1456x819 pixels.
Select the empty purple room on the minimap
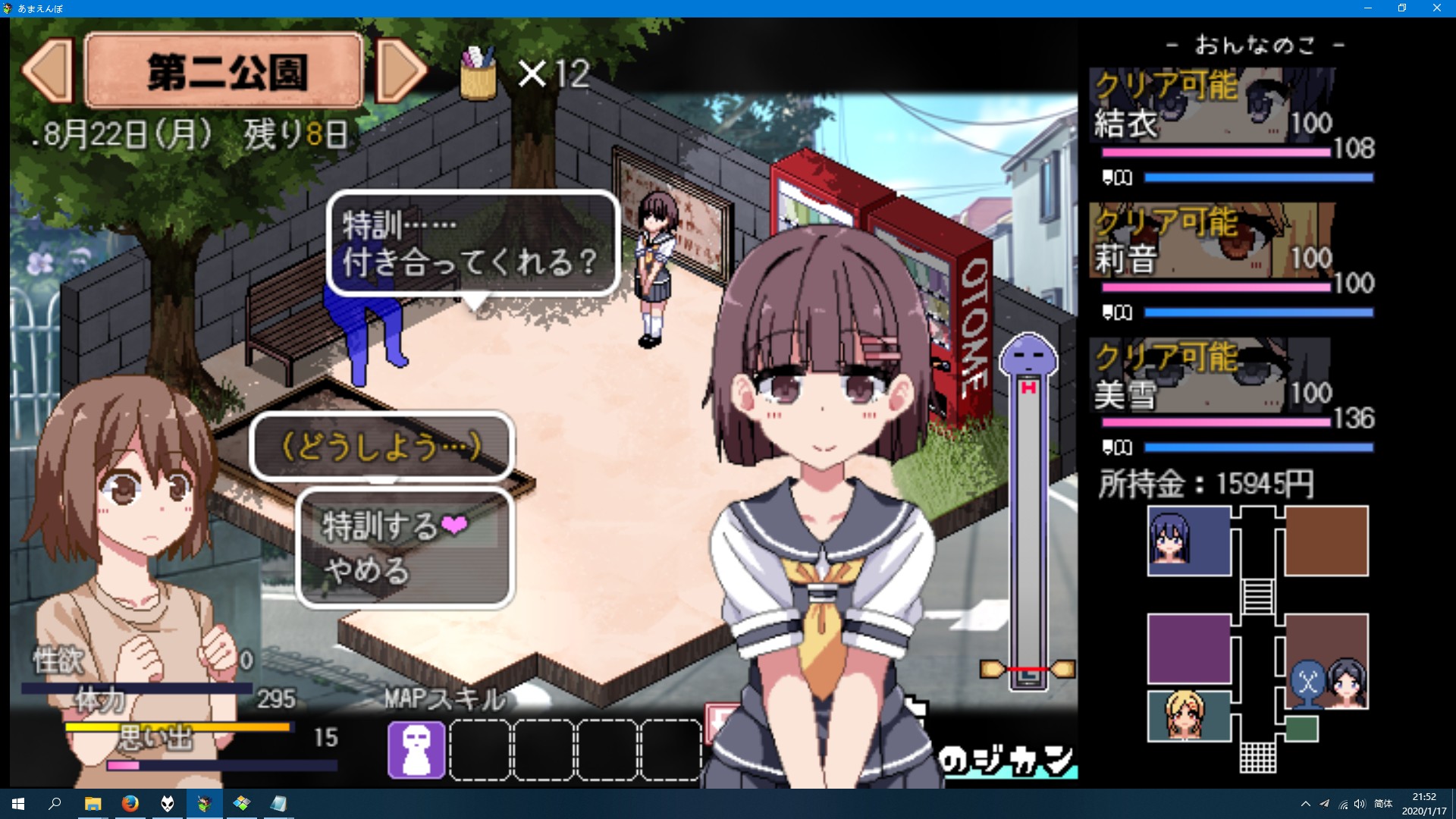[1188, 649]
